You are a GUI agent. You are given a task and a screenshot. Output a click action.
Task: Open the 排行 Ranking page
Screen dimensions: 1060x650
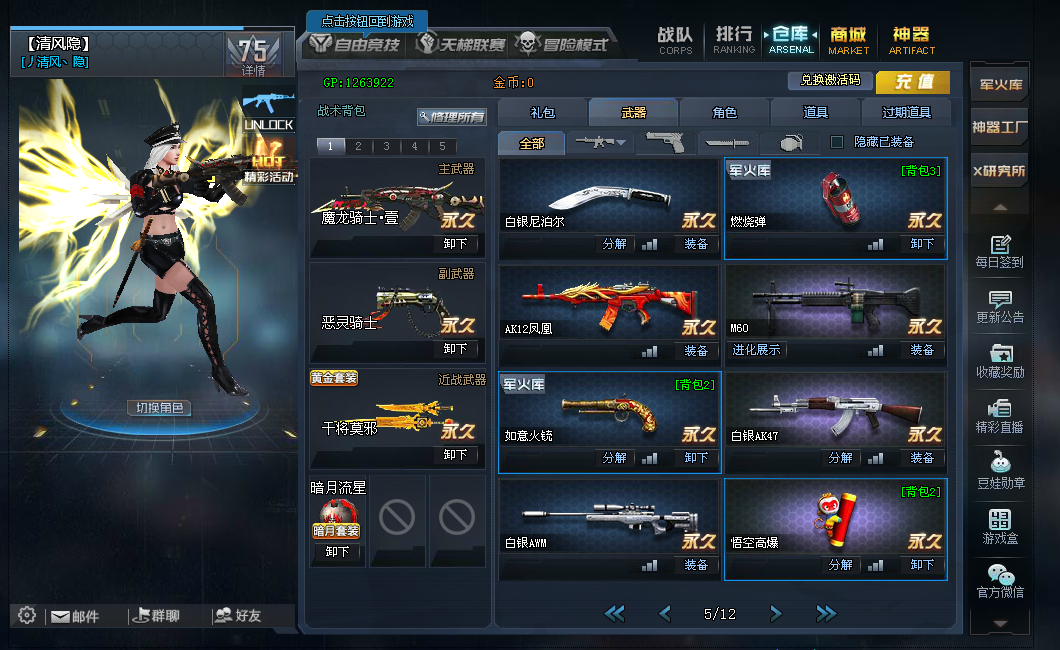tap(734, 40)
